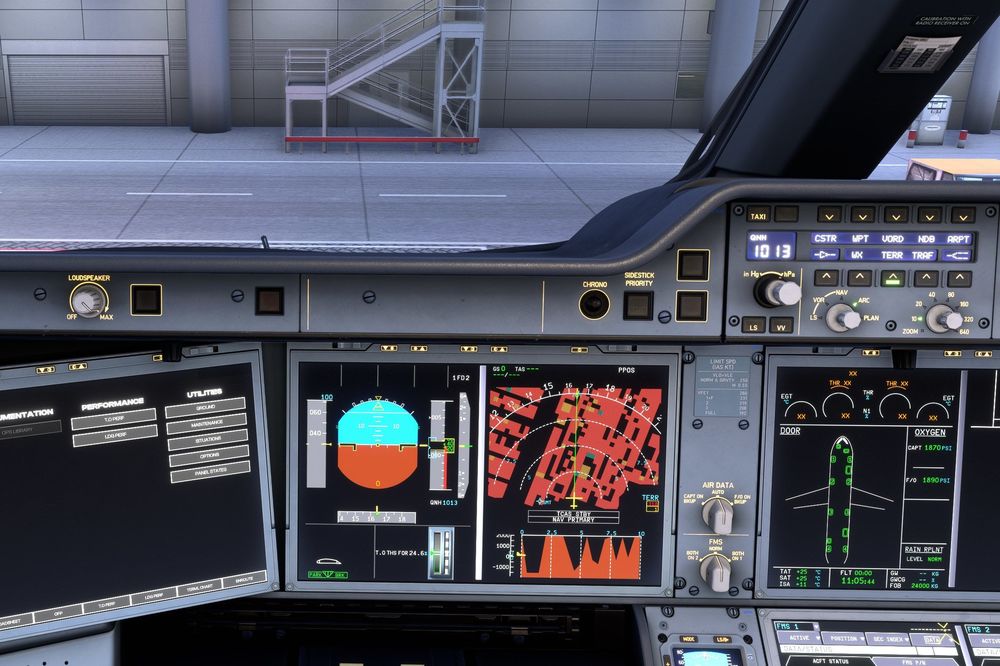
Task: Open the FMS ACTIVE dropdown menu
Action: pyautogui.click(x=800, y=638)
